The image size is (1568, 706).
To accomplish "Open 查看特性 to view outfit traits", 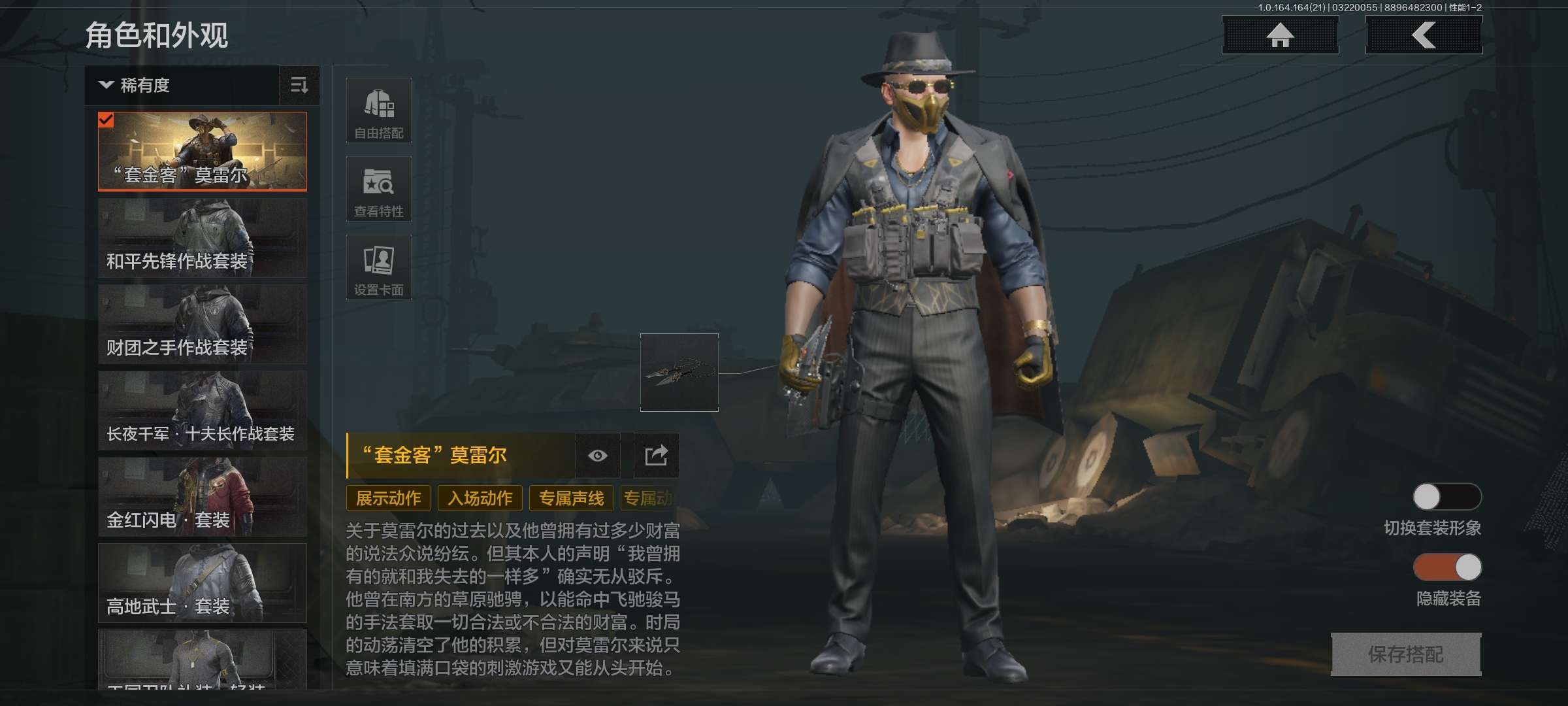I will pos(379,189).
